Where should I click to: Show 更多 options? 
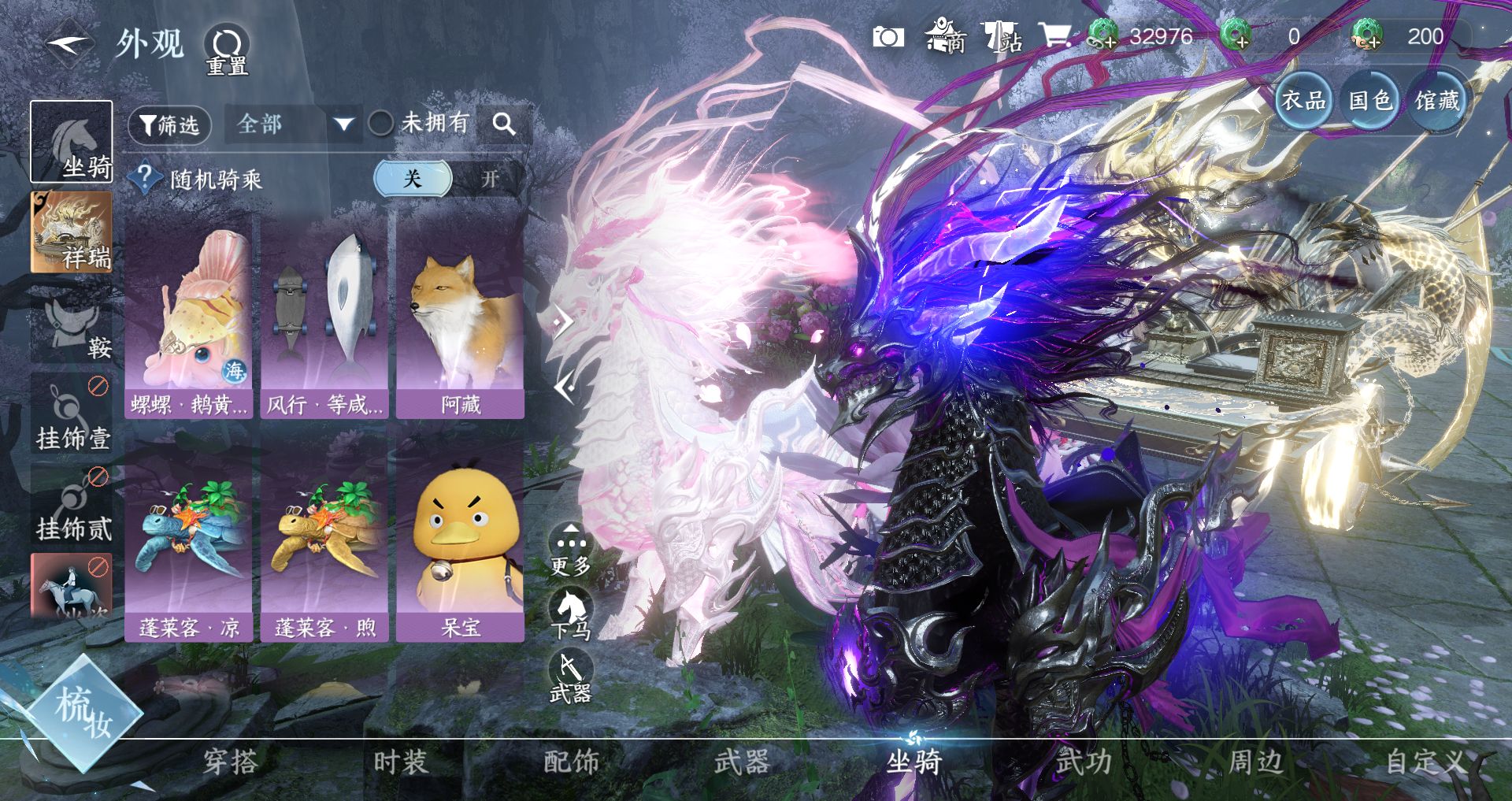pos(571,550)
